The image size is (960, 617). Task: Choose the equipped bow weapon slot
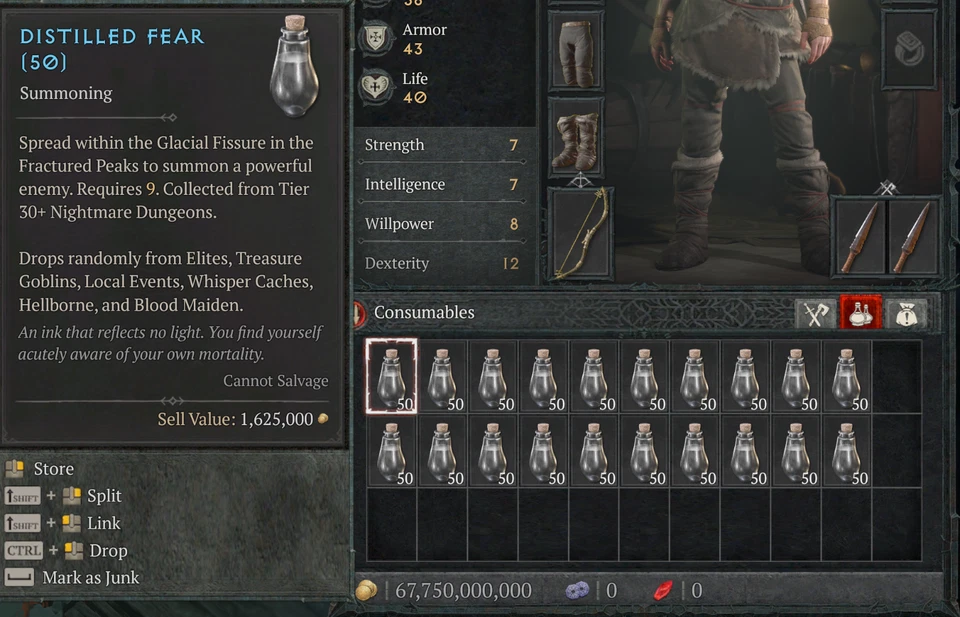pos(580,234)
